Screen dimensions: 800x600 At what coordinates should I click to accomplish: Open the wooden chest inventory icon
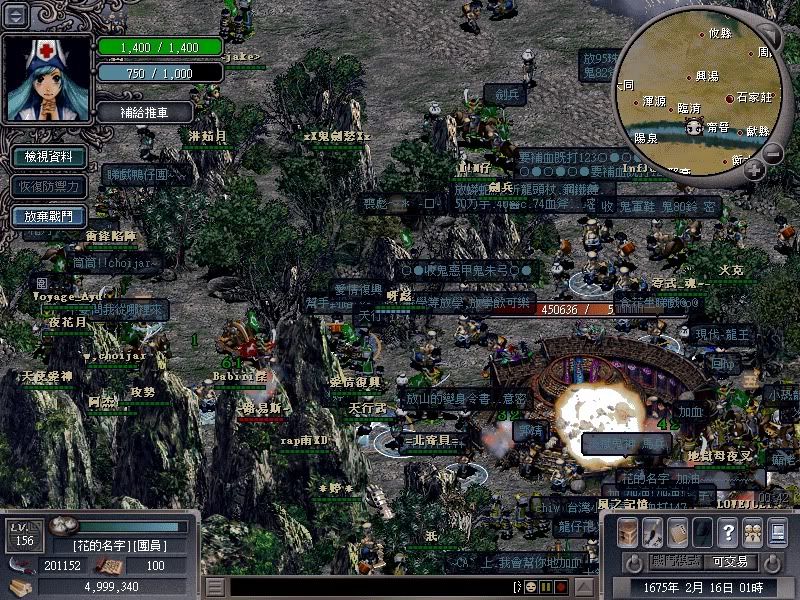627,531
